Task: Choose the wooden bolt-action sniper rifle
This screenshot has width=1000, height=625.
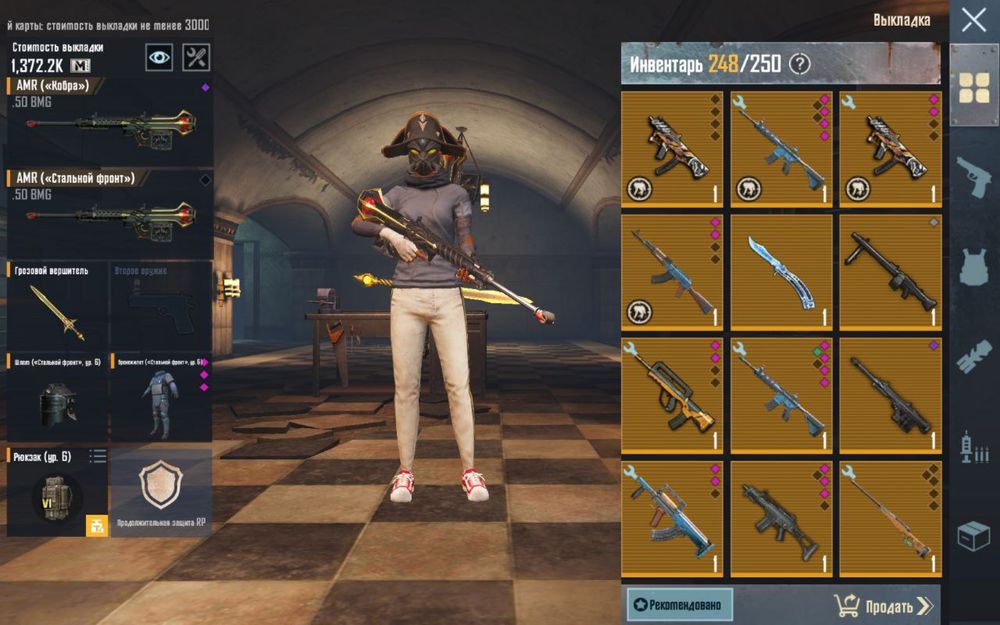Action: coord(890,519)
